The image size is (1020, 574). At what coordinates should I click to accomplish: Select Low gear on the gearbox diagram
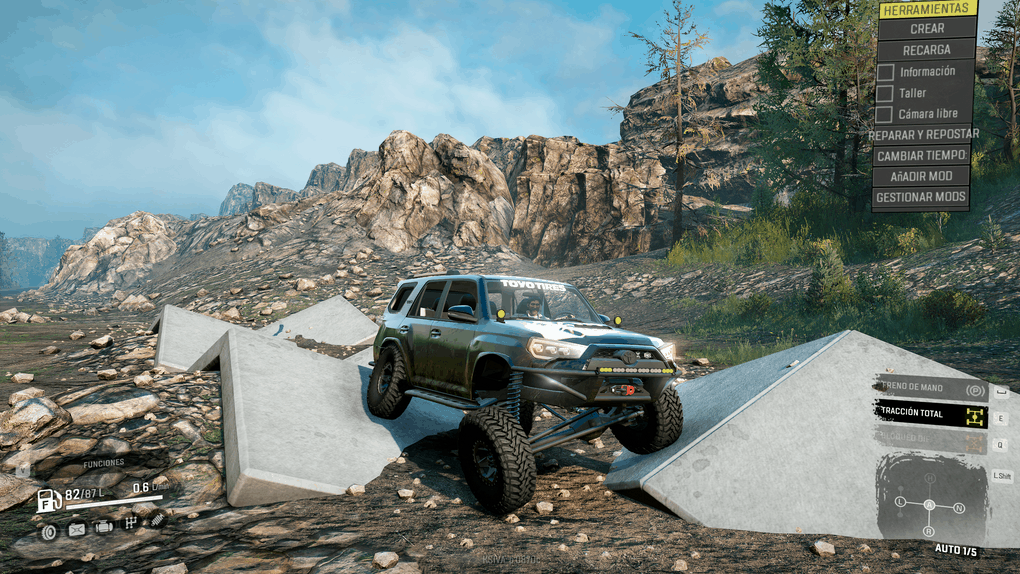point(900,501)
